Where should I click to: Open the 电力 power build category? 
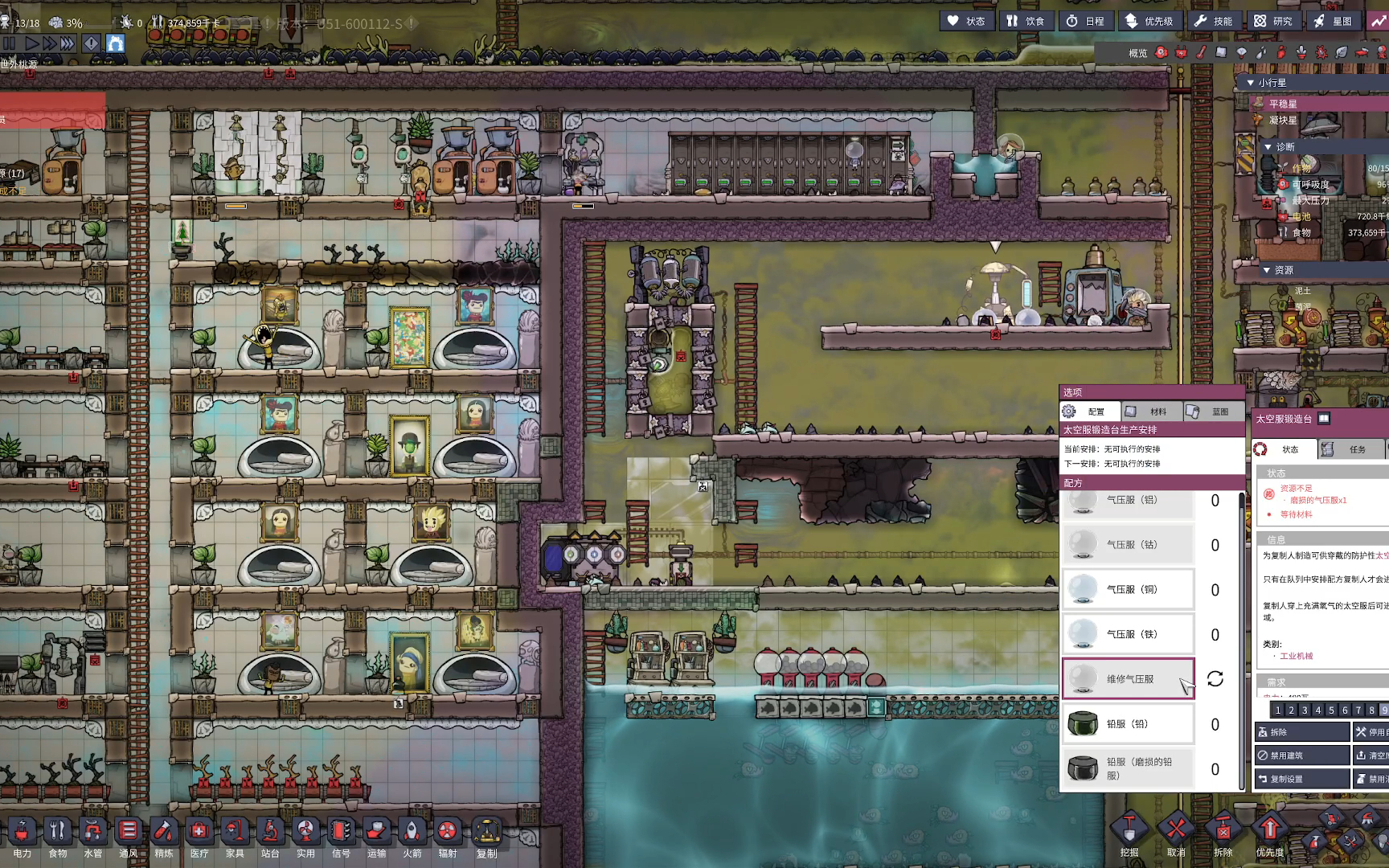coord(22,837)
